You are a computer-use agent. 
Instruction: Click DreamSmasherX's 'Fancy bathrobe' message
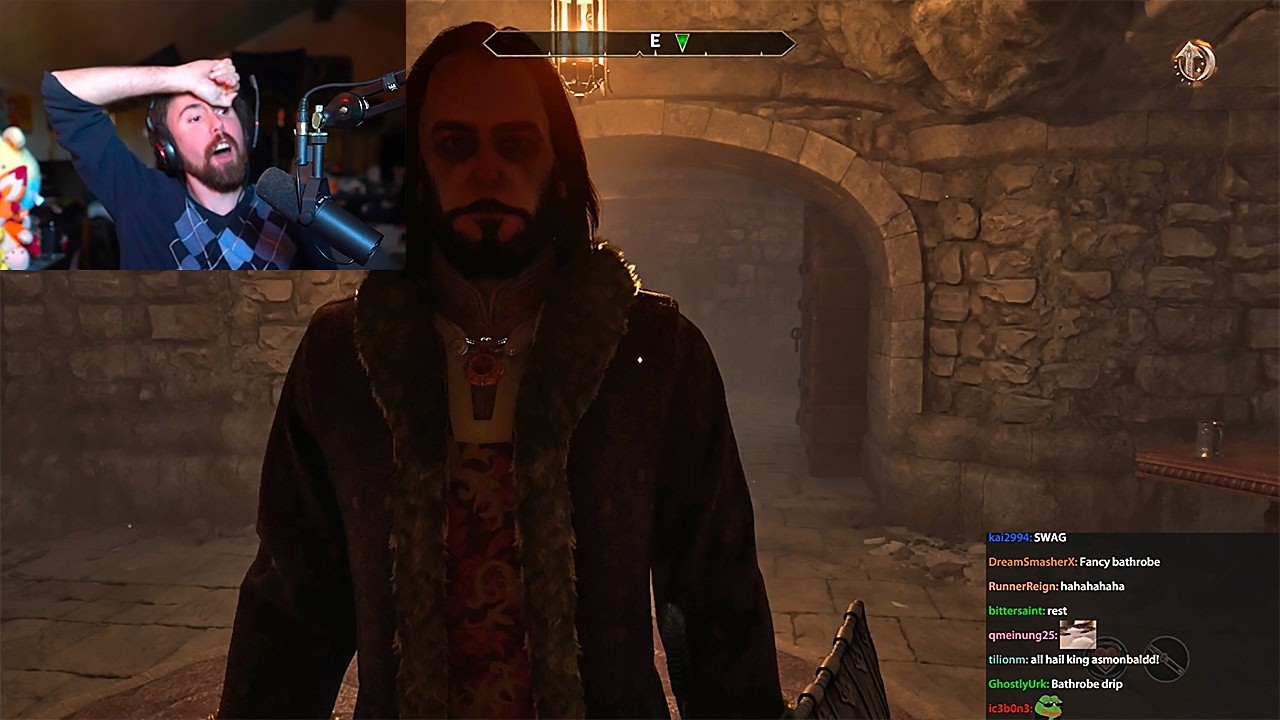pyautogui.click(x=1075, y=561)
